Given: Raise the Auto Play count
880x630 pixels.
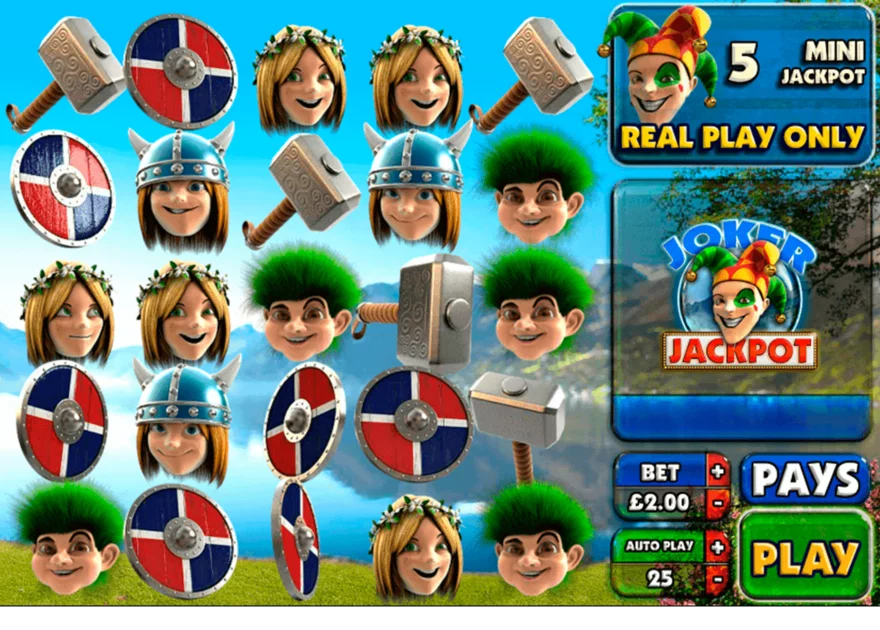Looking at the screenshot, I should pos(717,545).
